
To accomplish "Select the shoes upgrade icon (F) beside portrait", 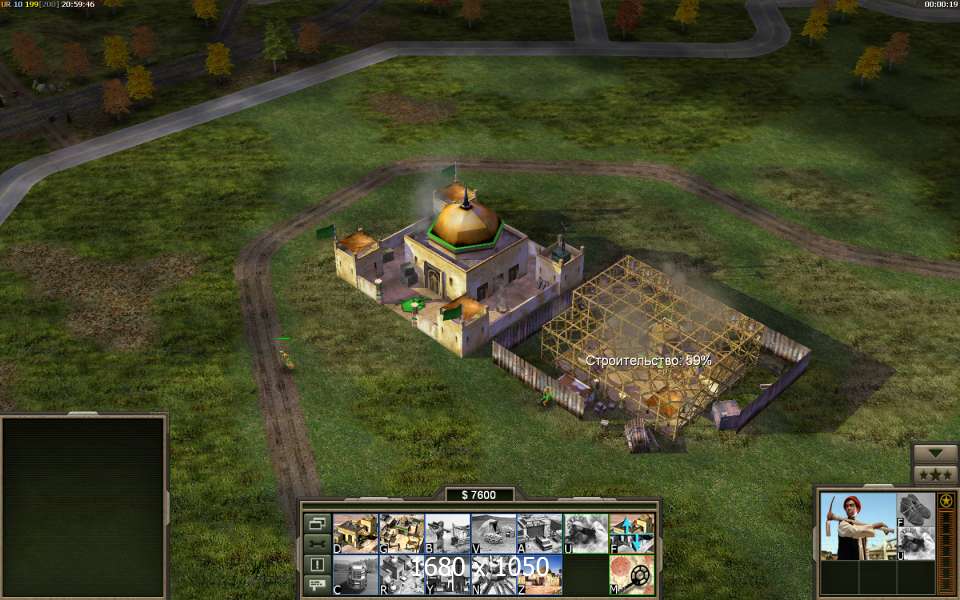I will pyautogui.click(x=915, y=509).
